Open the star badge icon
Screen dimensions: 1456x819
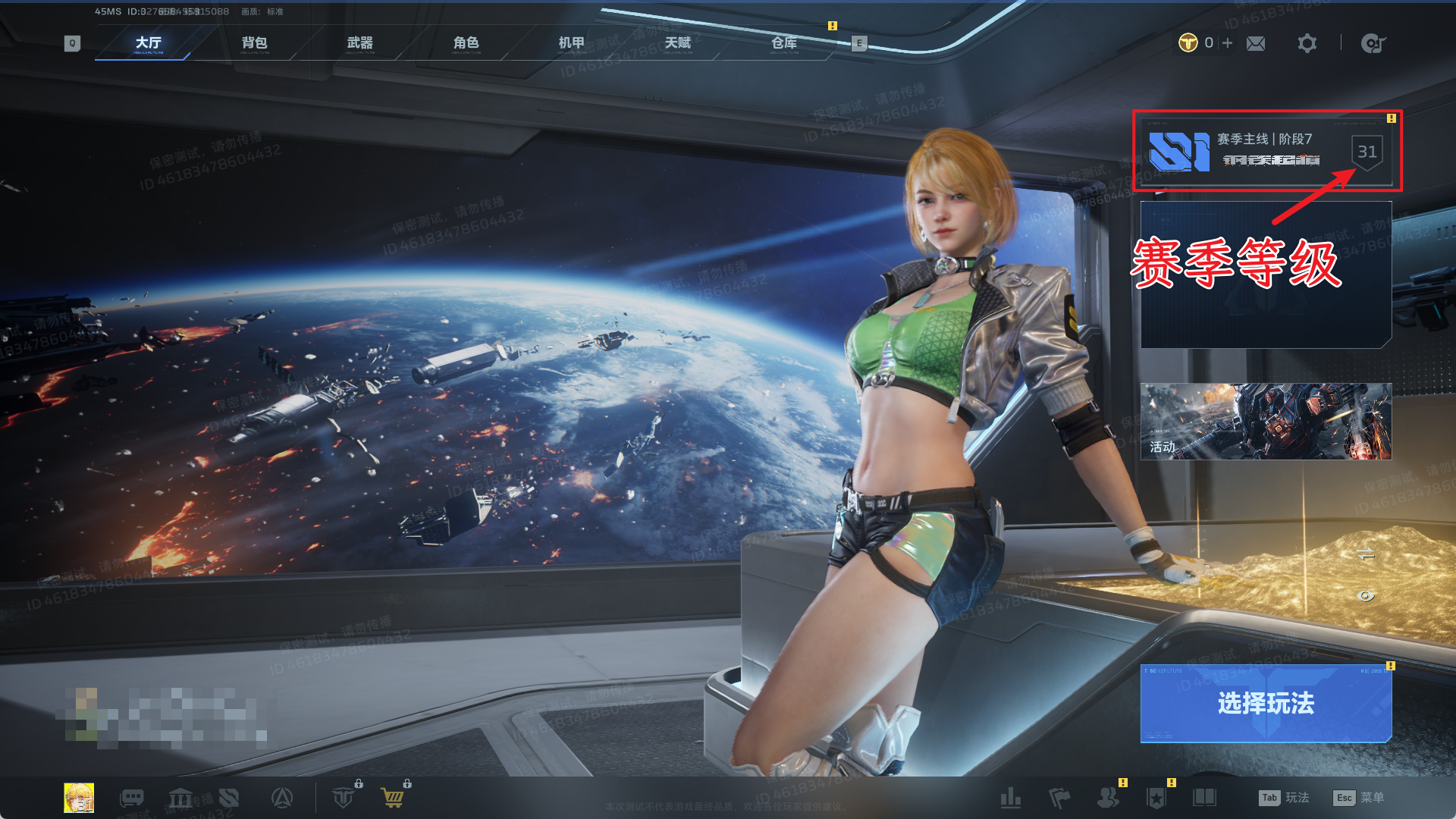pyautogui.click(x=1156, y=798)
